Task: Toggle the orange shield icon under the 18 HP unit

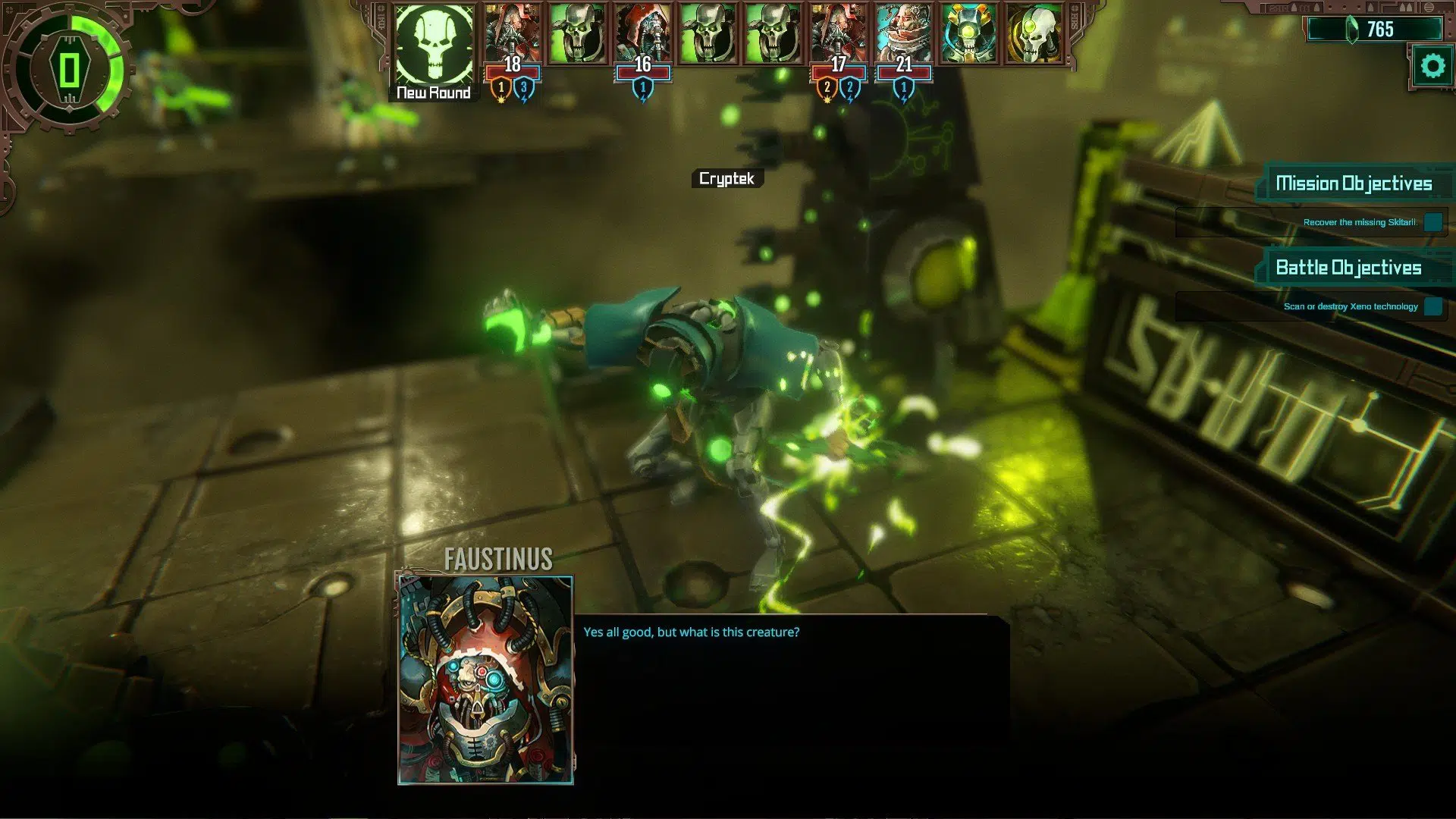Action: point(501,89)
